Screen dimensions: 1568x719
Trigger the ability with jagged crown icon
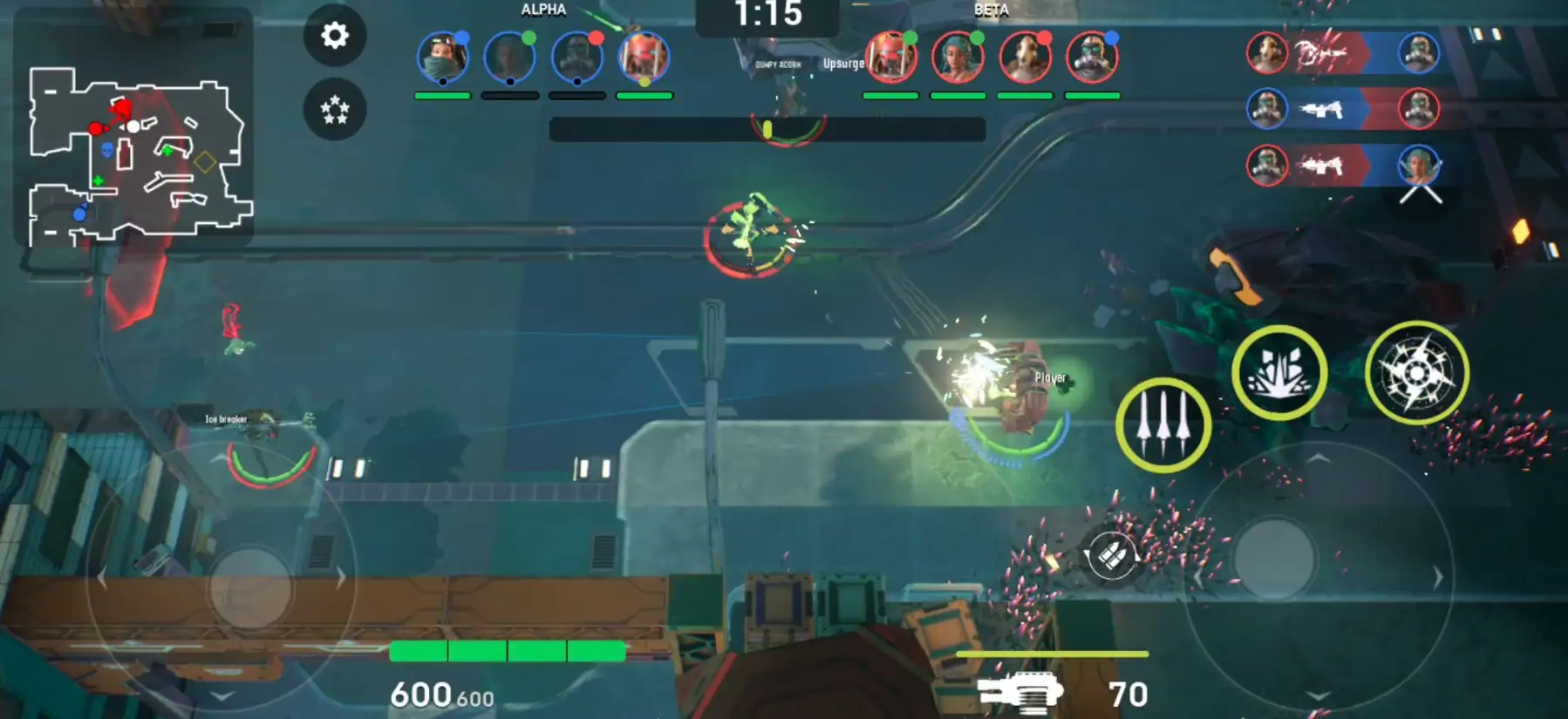click(x=1278, y=373)
